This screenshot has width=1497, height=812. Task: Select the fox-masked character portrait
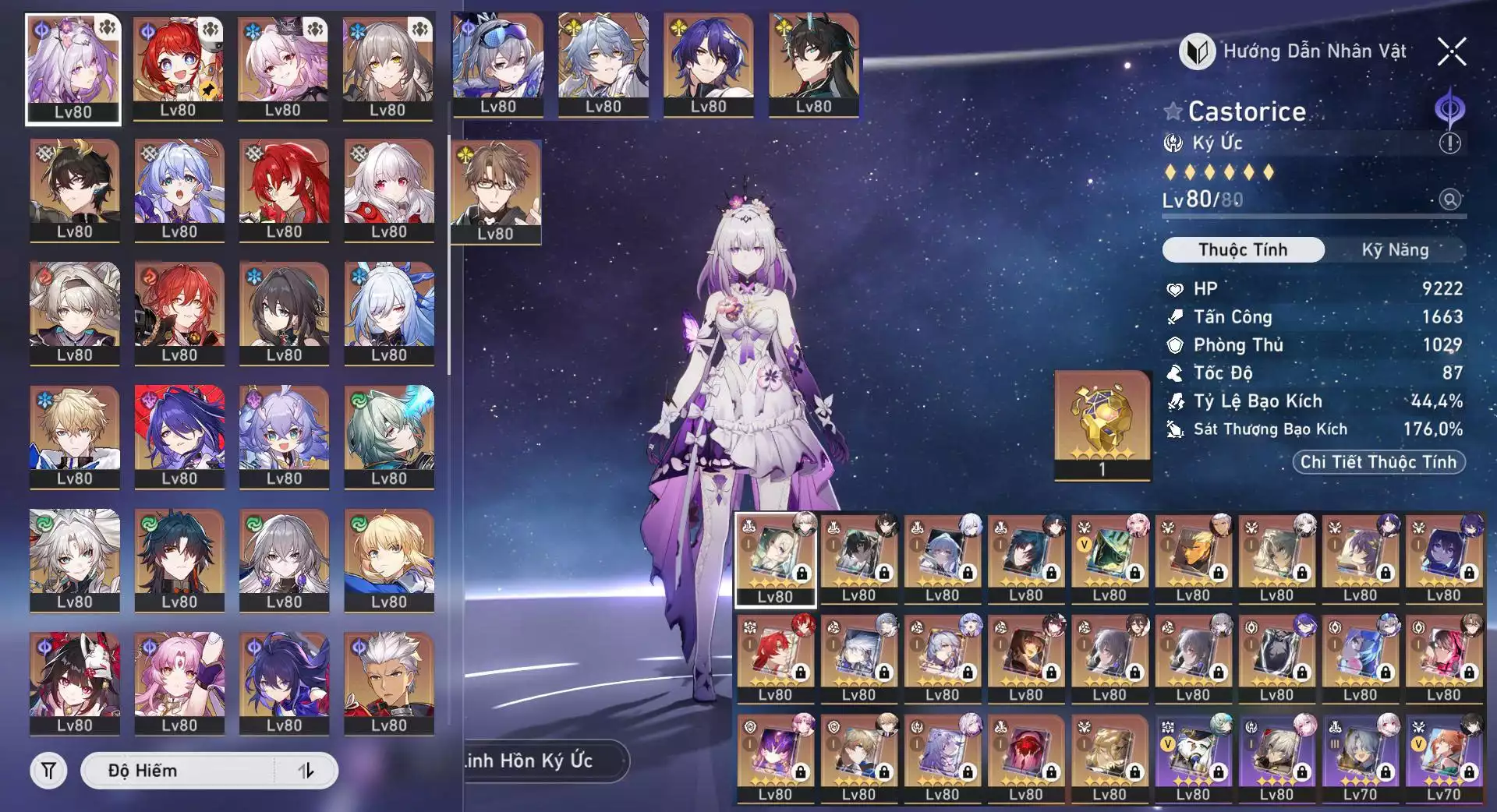click(x=75, y=682)
